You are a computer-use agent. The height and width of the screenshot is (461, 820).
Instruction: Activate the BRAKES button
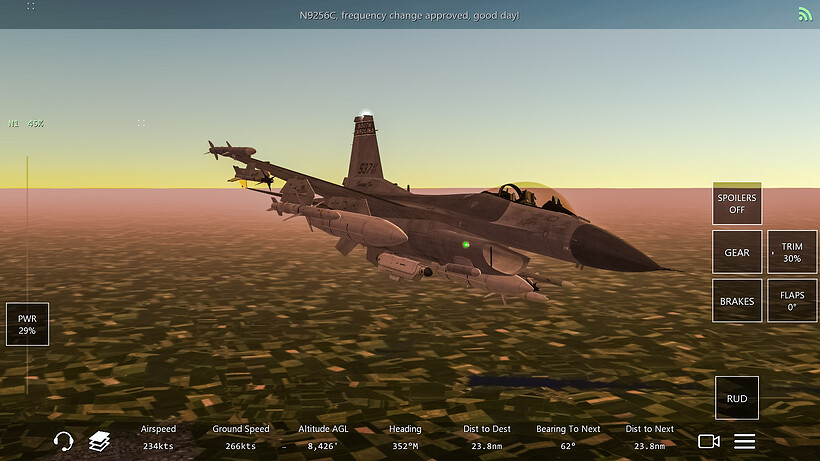pyautogui.click(x=737, y=301)
